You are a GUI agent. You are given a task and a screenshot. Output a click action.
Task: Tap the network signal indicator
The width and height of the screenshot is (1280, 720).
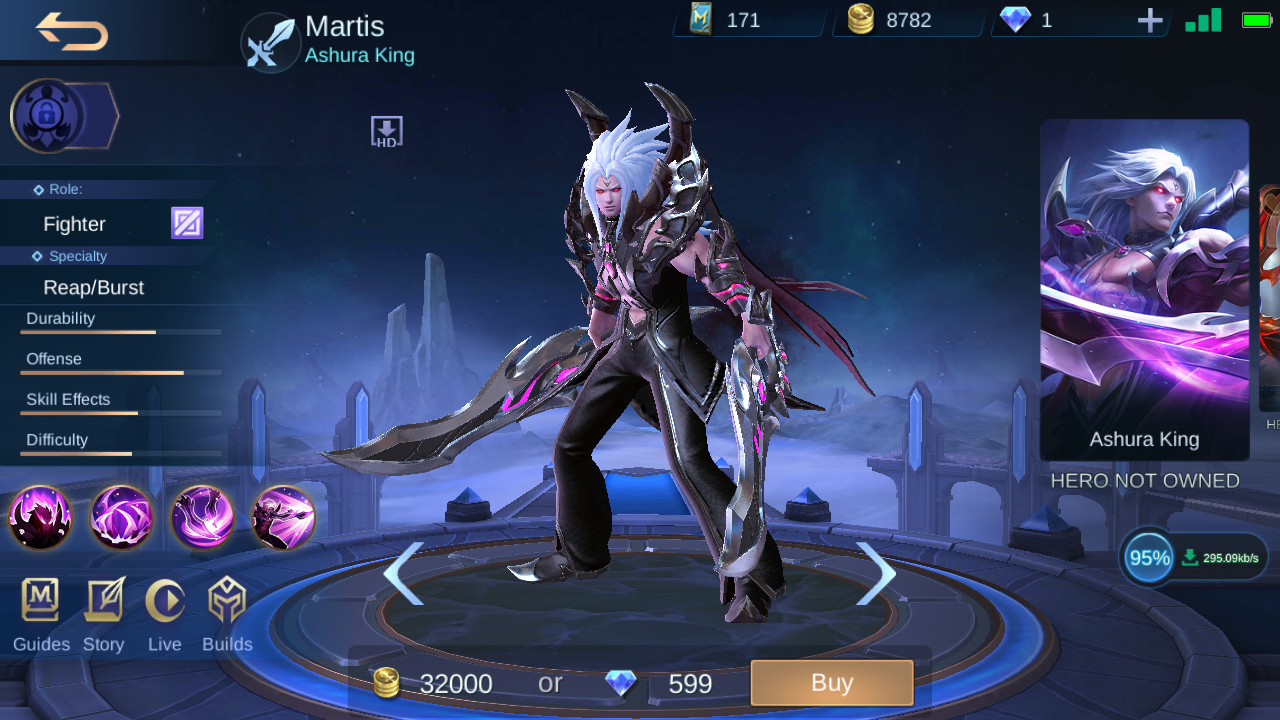click(x=1201, y=18)
